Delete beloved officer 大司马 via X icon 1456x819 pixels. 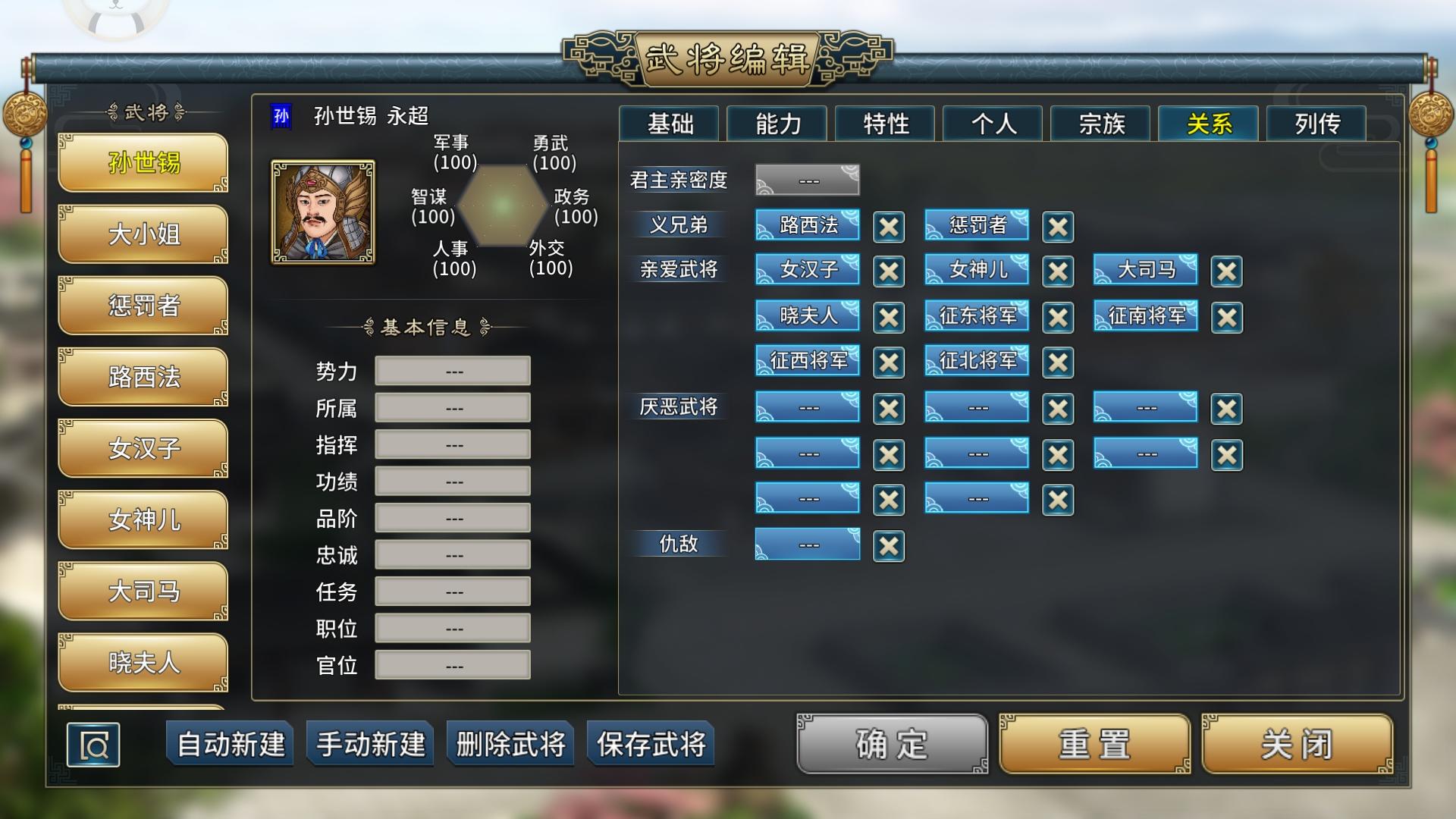(1226, 271)
